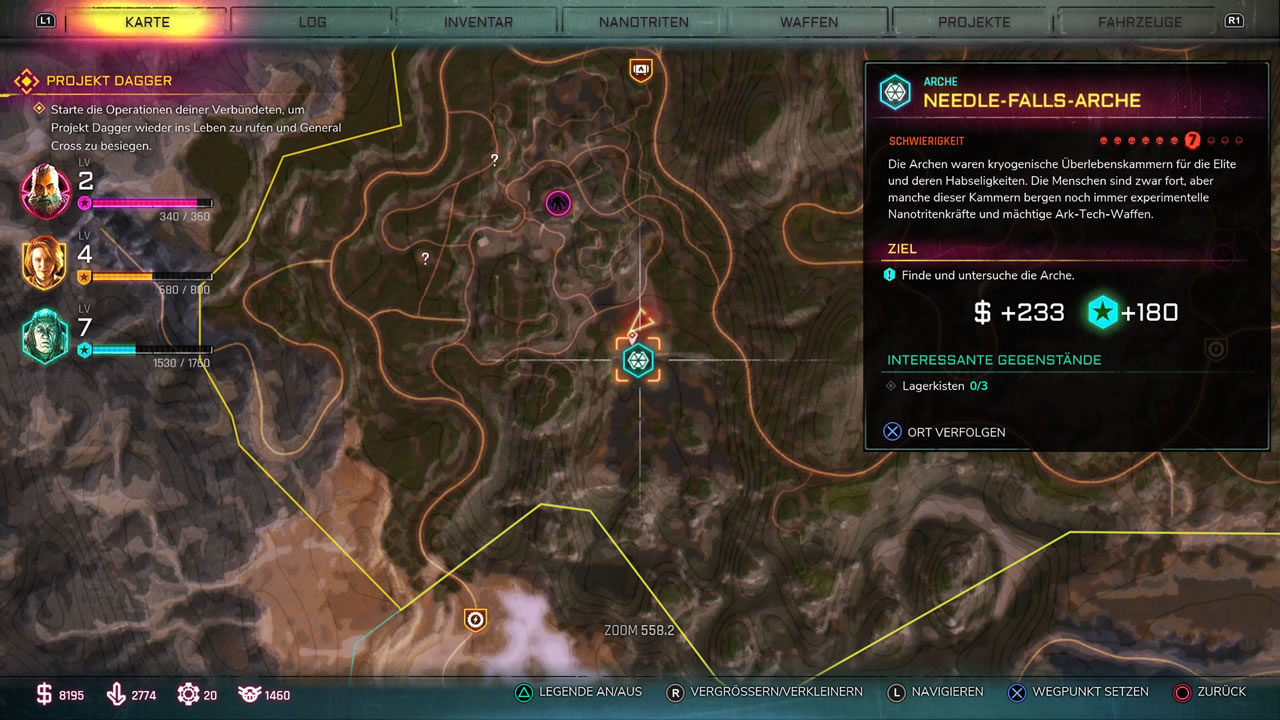
Task: Open the Nanotriten tab
Action: (x=643, y=21)
